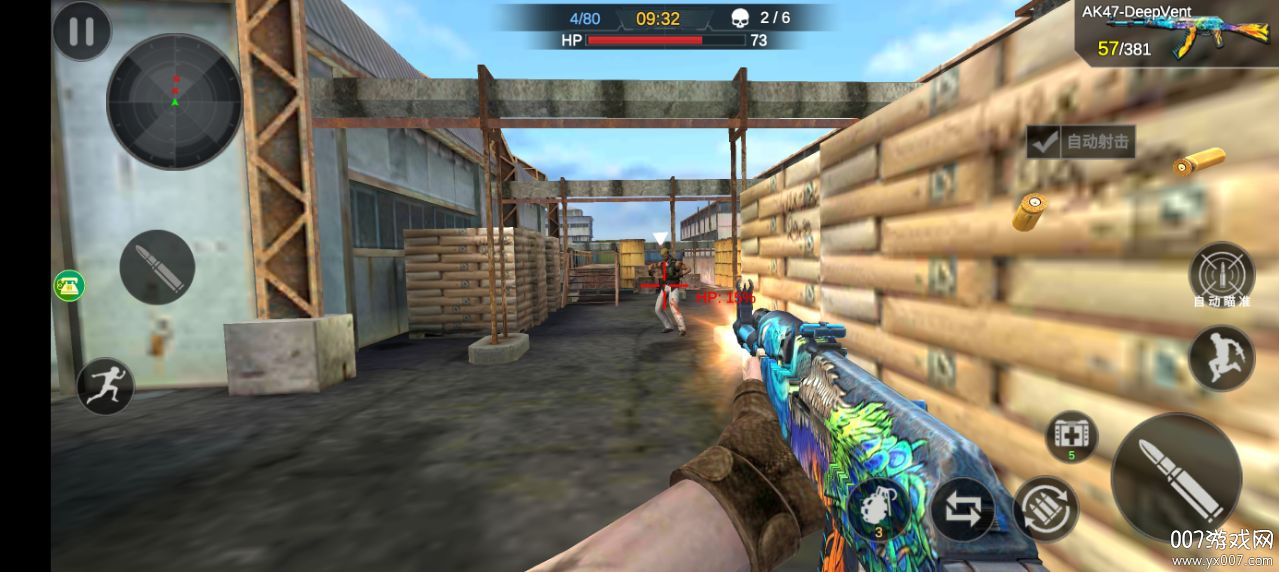Toggle the 自动瞄准 auto-aim button
The width and height of the screenshot is (1279, 572).
click(x=1221, y=274)
